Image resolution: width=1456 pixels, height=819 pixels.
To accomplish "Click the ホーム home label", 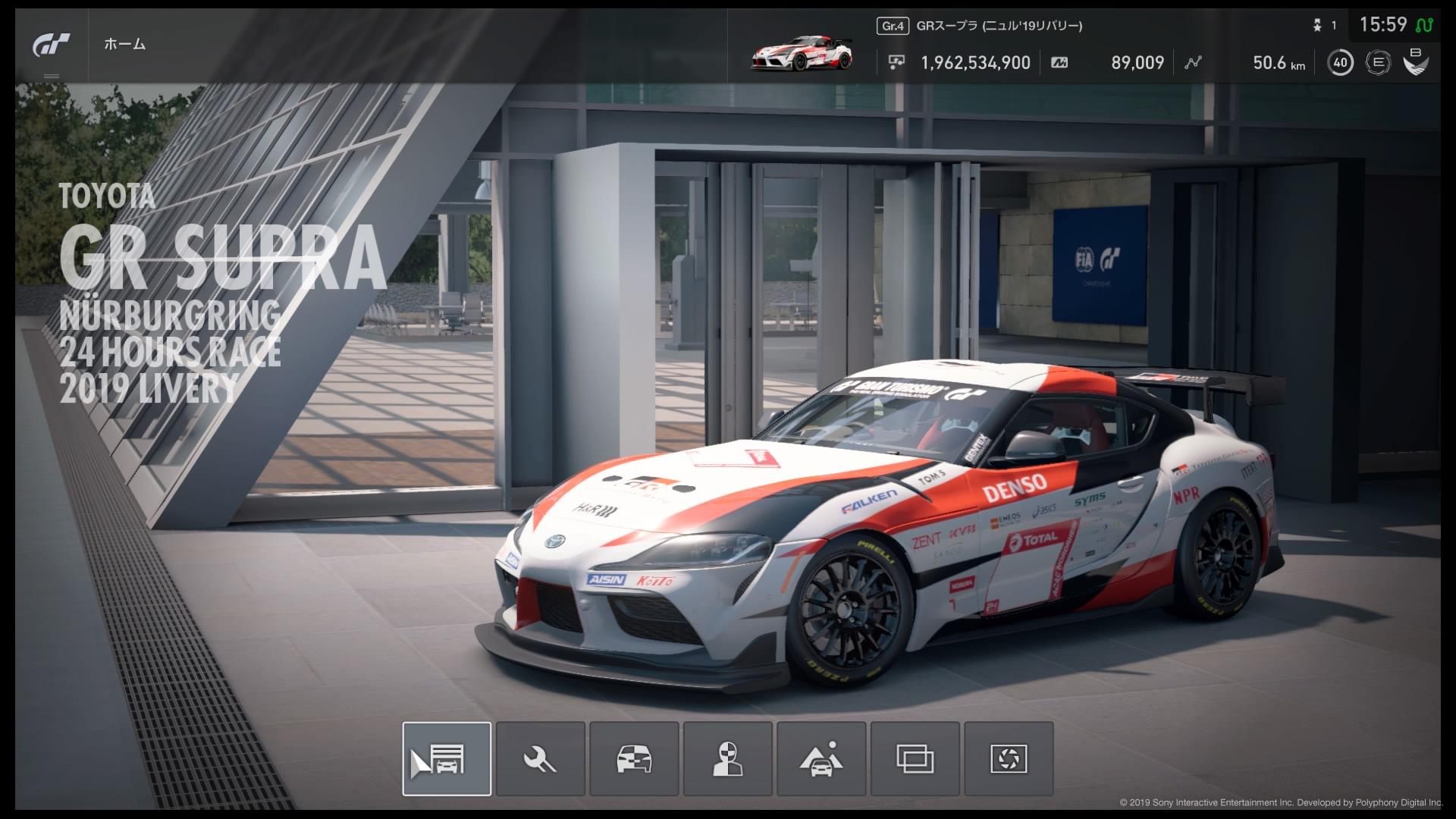I will click(x=125, y=45).
